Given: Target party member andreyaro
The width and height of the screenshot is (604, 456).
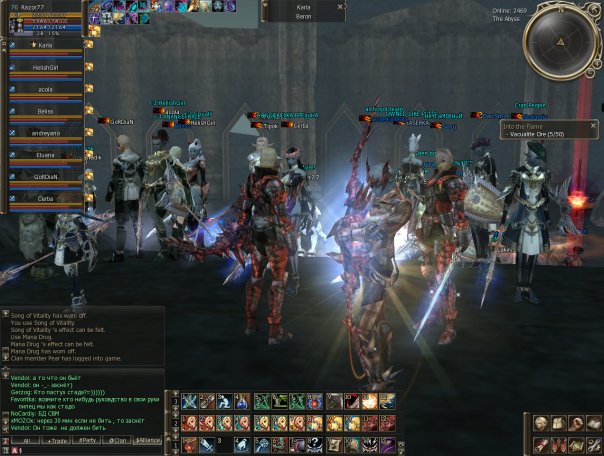Looking at the screenshot, I should click(x=45, y=132).
